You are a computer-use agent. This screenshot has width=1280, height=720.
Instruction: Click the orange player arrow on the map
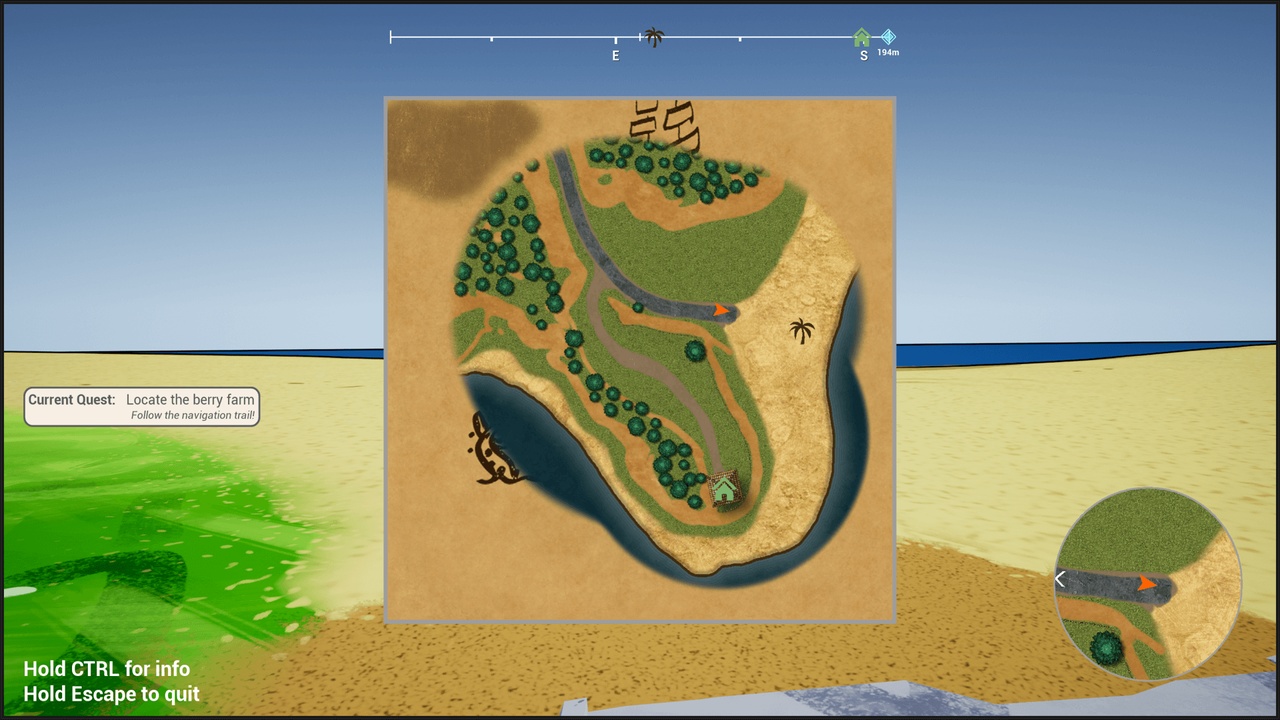[722, 311]
